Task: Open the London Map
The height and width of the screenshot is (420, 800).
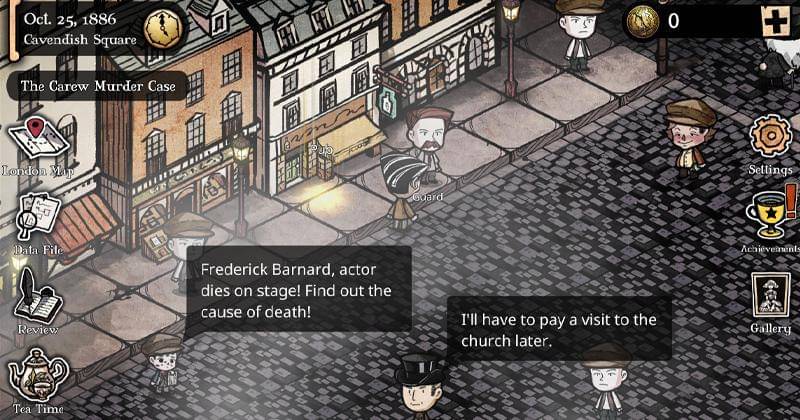Action: [x=39, y=141]
